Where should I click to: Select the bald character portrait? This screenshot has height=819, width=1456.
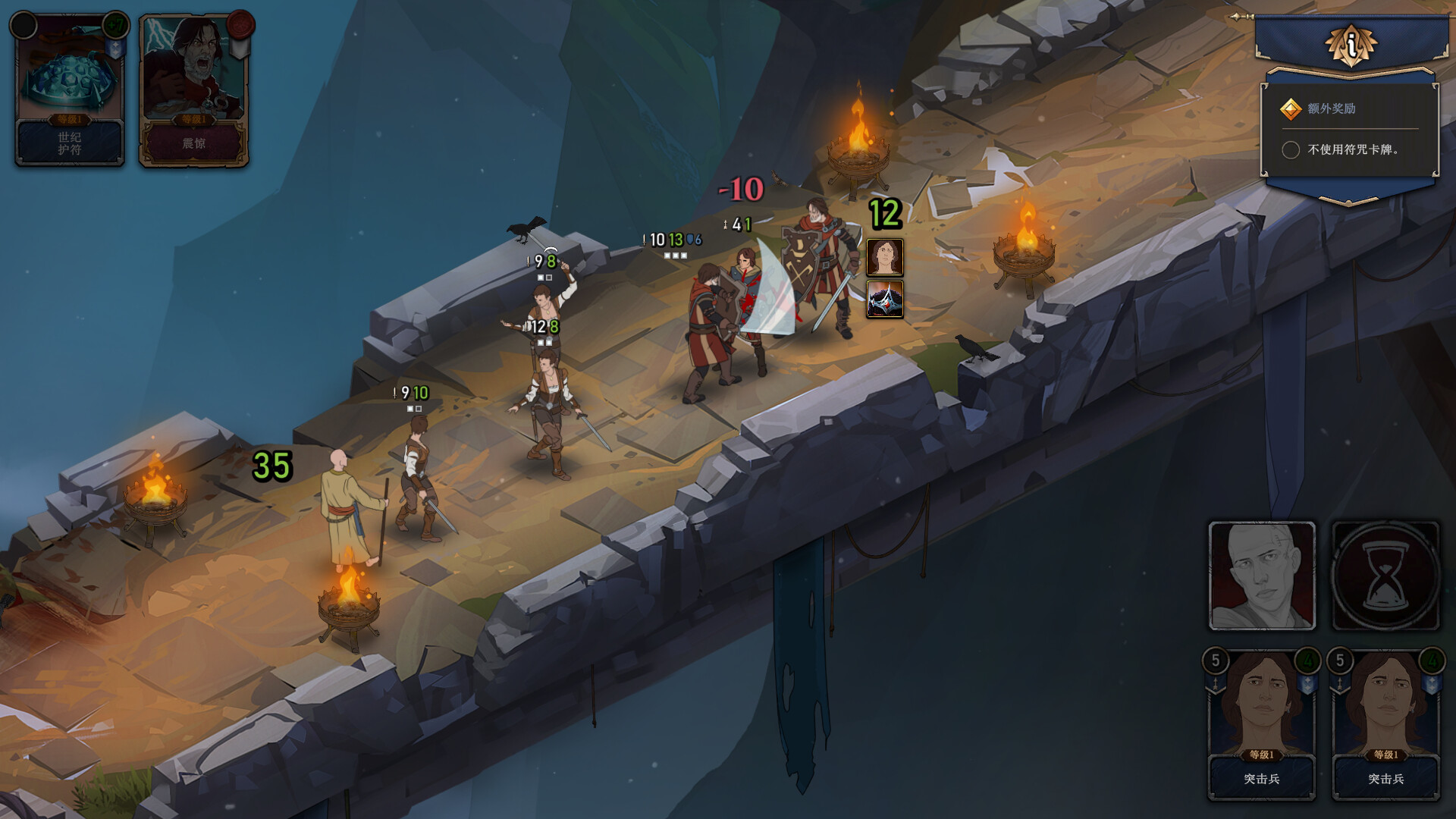1262,576
